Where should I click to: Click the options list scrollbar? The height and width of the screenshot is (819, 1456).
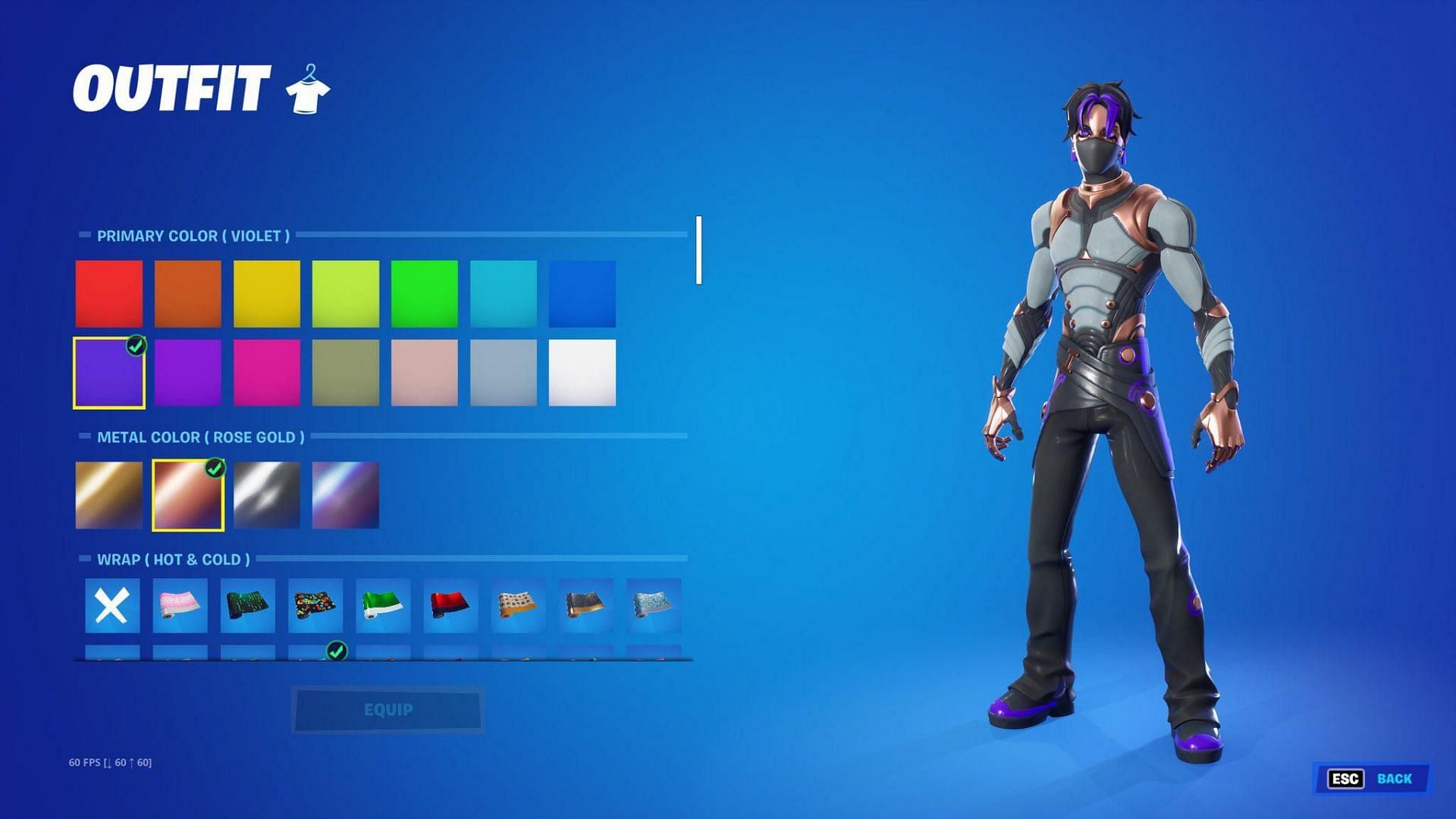[x=698, y=250]
